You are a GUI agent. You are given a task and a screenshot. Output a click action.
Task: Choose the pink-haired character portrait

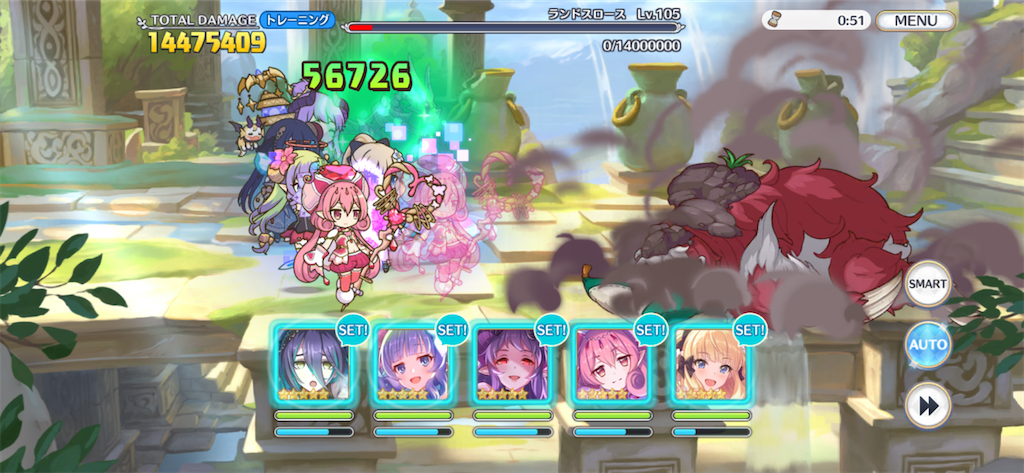(x=612, y=363)
